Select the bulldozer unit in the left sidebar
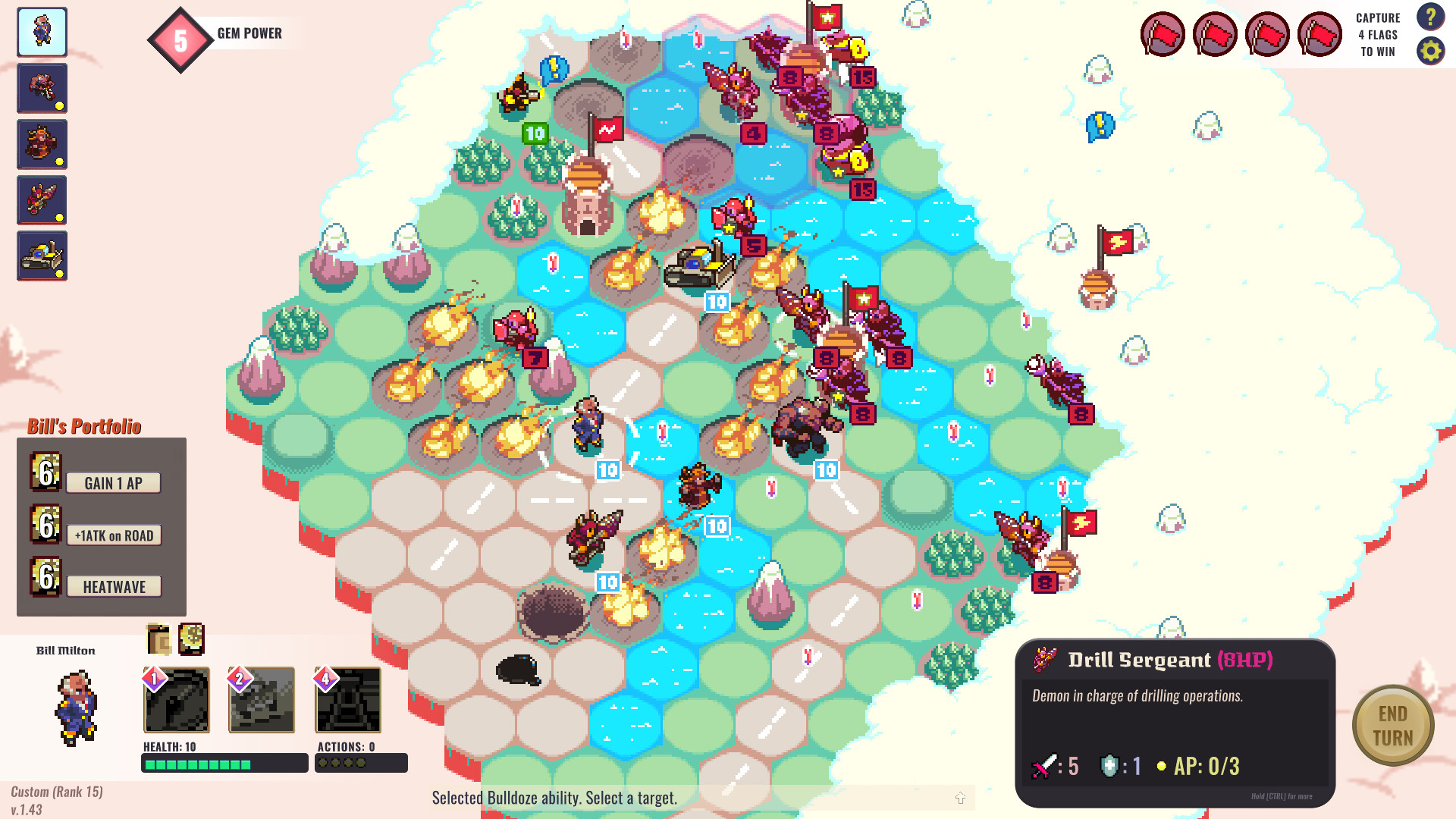This screenshot has height=819, width=1456. pyautogui.click(x=42, y=256)
